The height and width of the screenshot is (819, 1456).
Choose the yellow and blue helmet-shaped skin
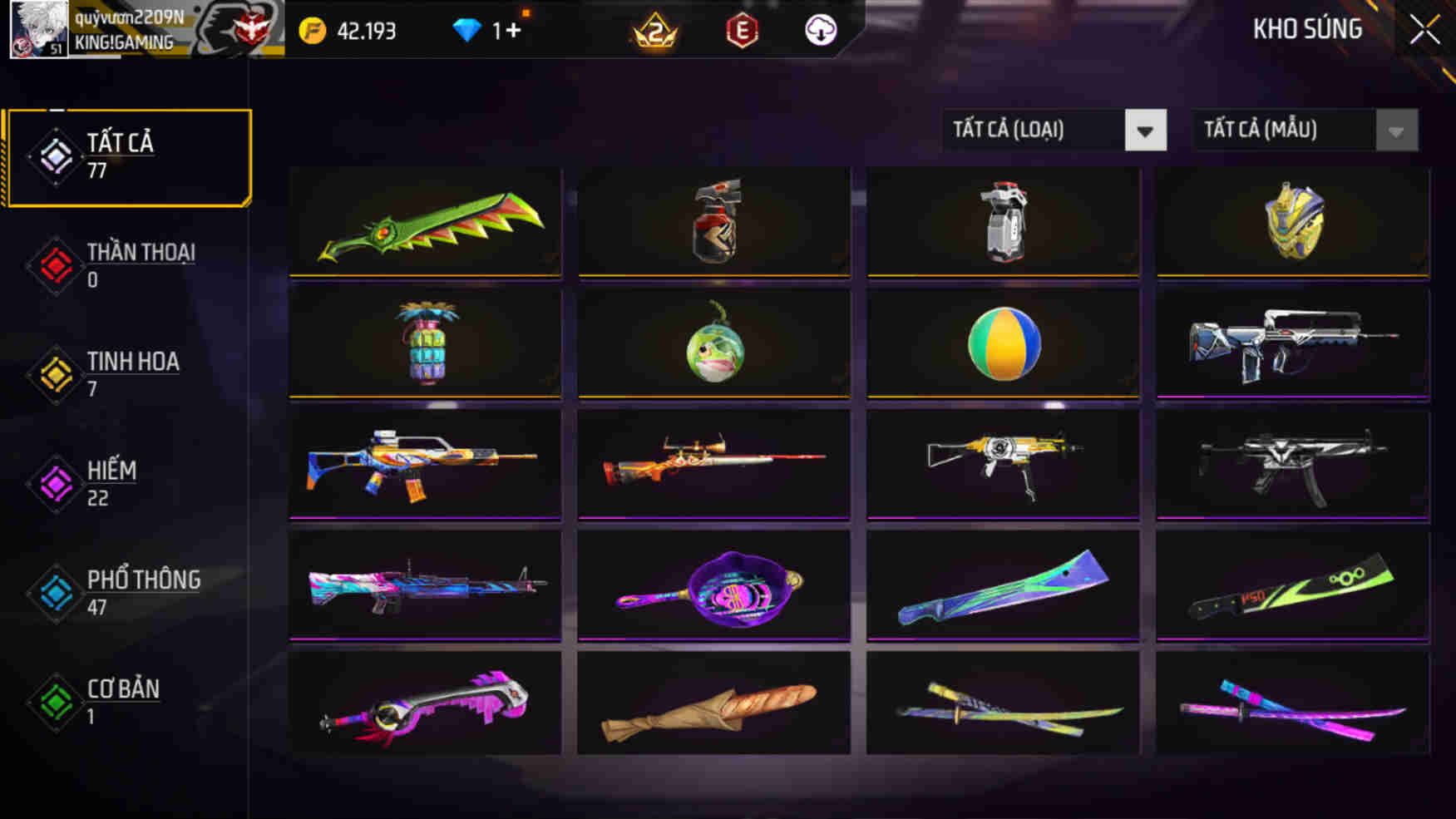tap(1293, 223)
